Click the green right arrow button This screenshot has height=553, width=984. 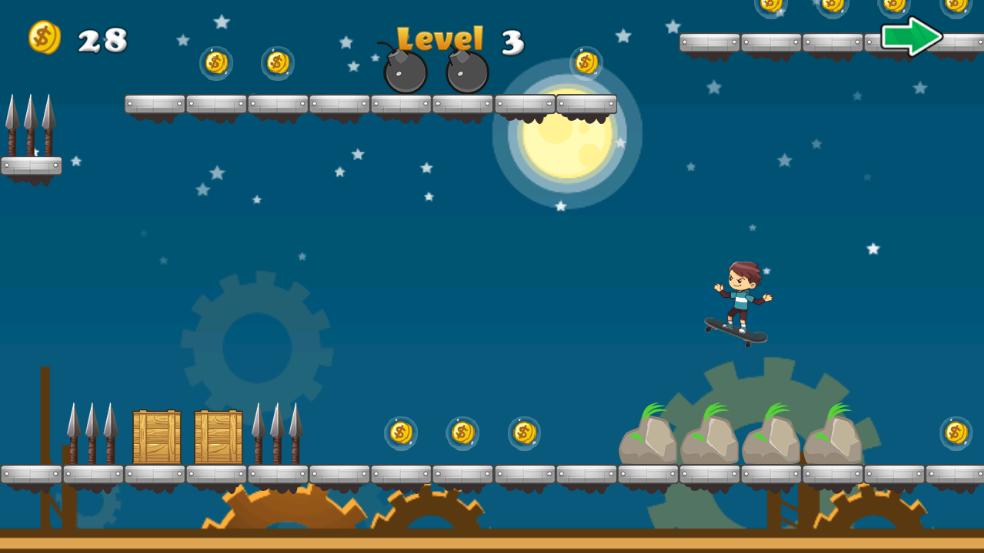pyautogui.click(x=911, y=37)
